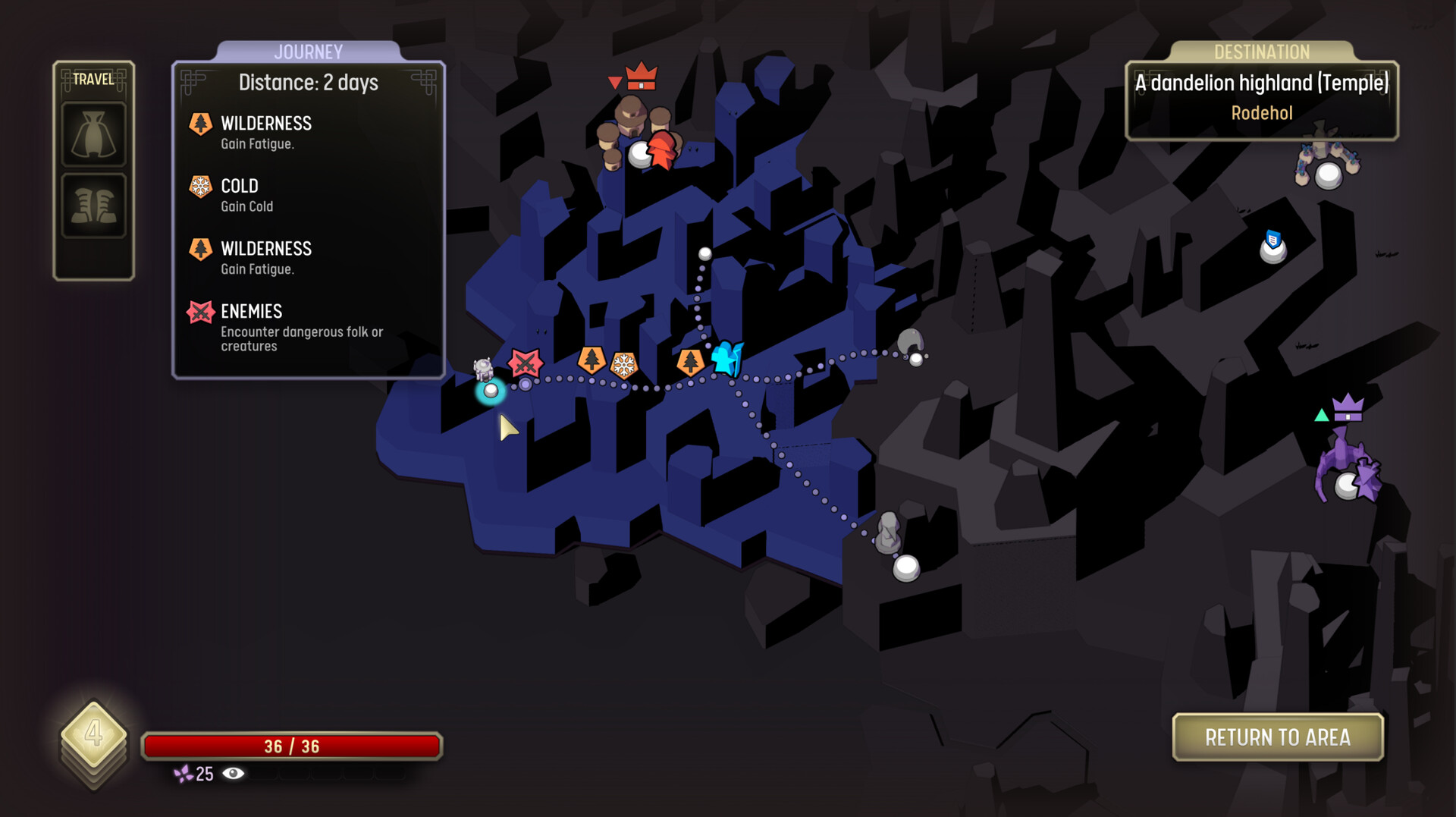Viewport: 1456px width, 817px height.
Task: Click the JOURNEY panel header
Action: coord(308,52)
